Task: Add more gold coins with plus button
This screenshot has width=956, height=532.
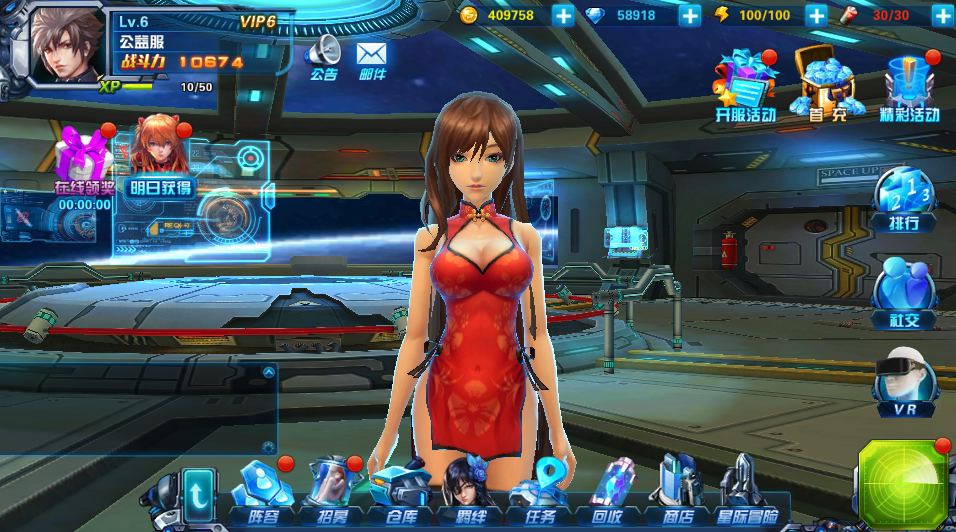Action: point(563,15)
